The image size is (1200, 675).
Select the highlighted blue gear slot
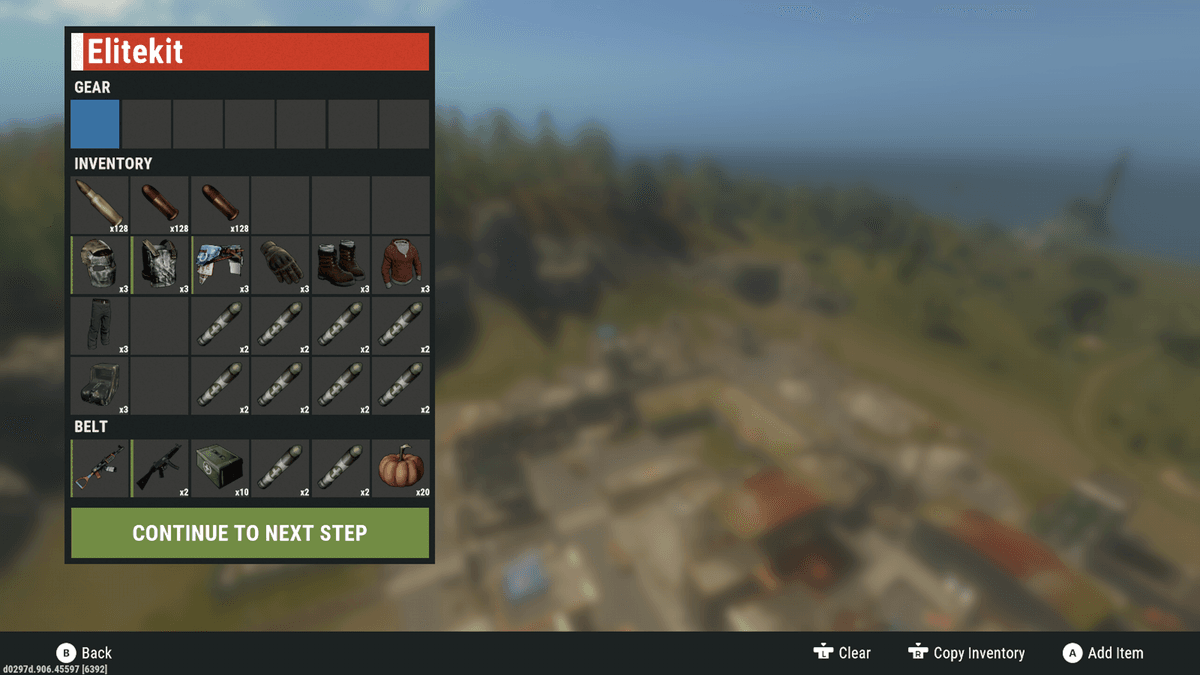(x=95, y=124)
